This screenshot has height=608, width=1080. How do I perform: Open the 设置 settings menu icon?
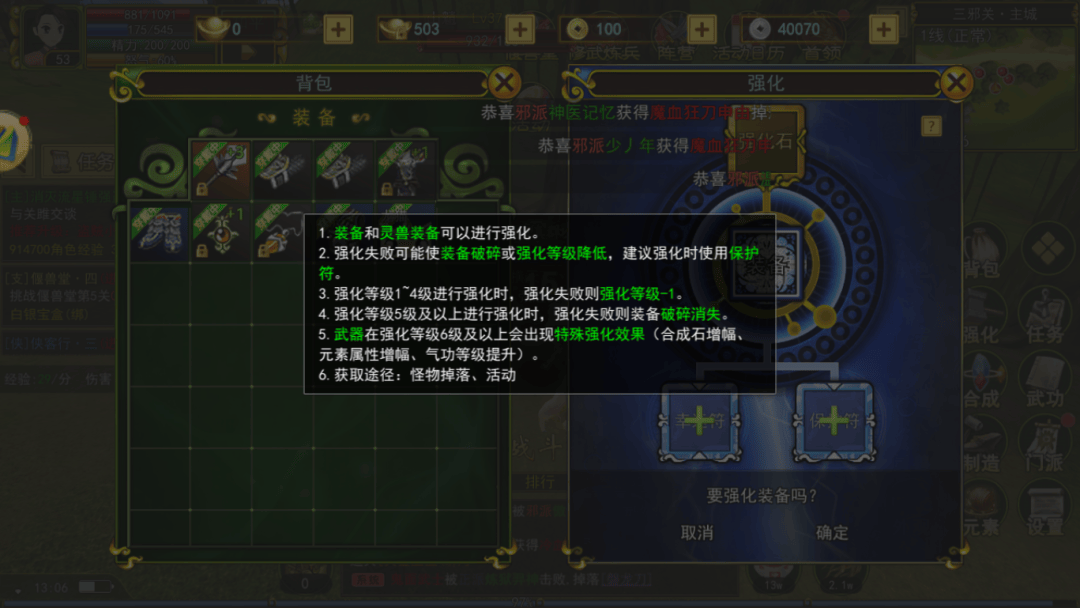click(1044, 508)
